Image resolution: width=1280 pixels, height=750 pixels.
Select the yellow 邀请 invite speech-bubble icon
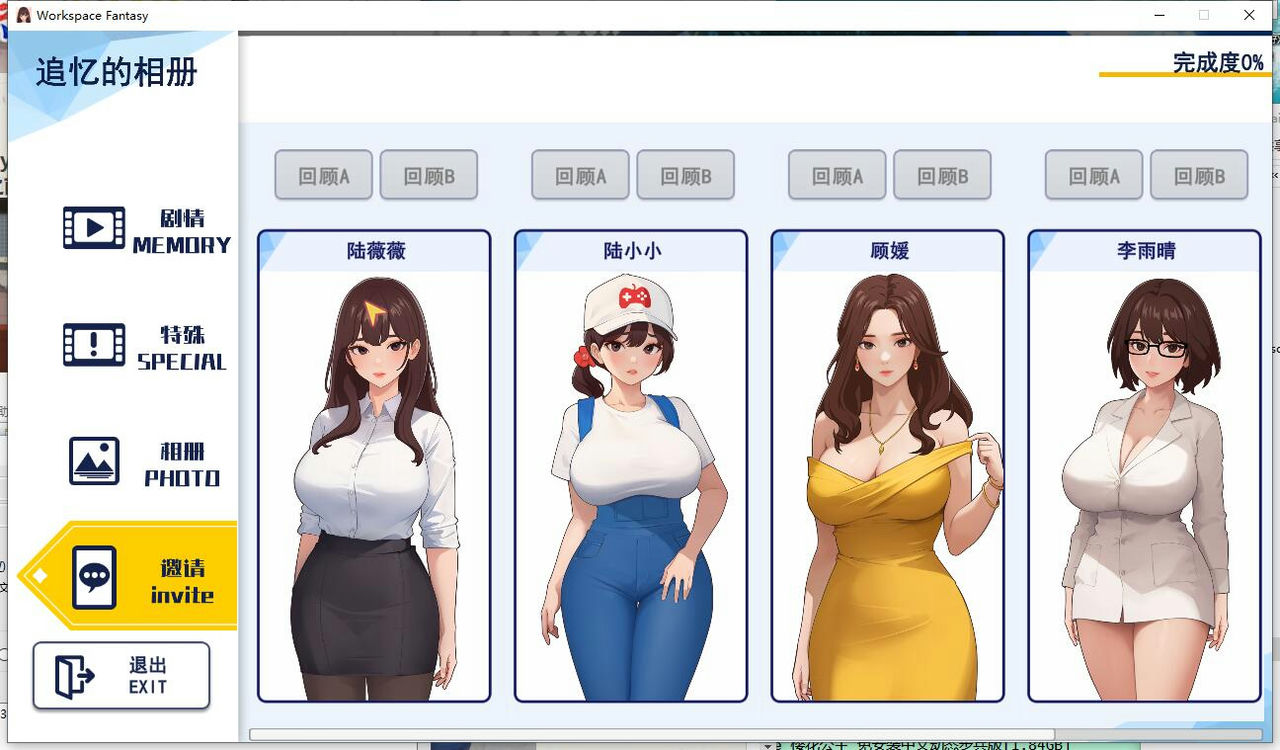click(x=95, y=576)
